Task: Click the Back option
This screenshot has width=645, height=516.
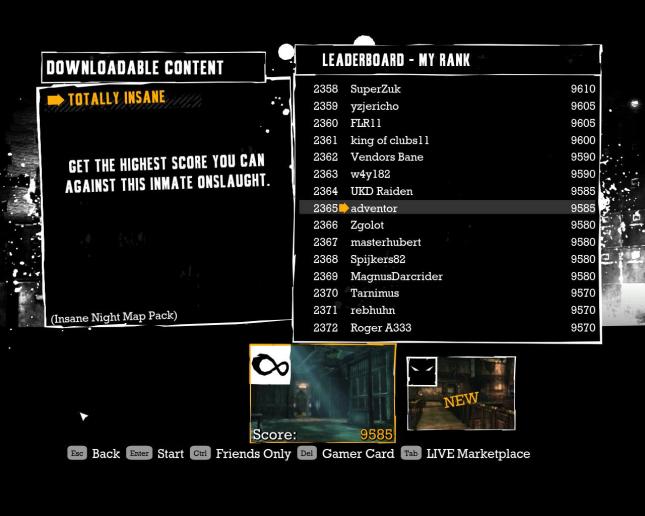Action: 94,453
